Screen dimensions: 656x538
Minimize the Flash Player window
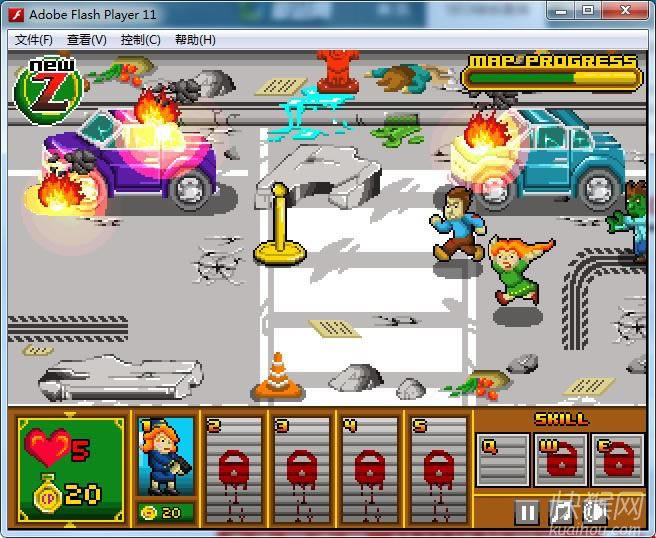click(x=561, y=11)
